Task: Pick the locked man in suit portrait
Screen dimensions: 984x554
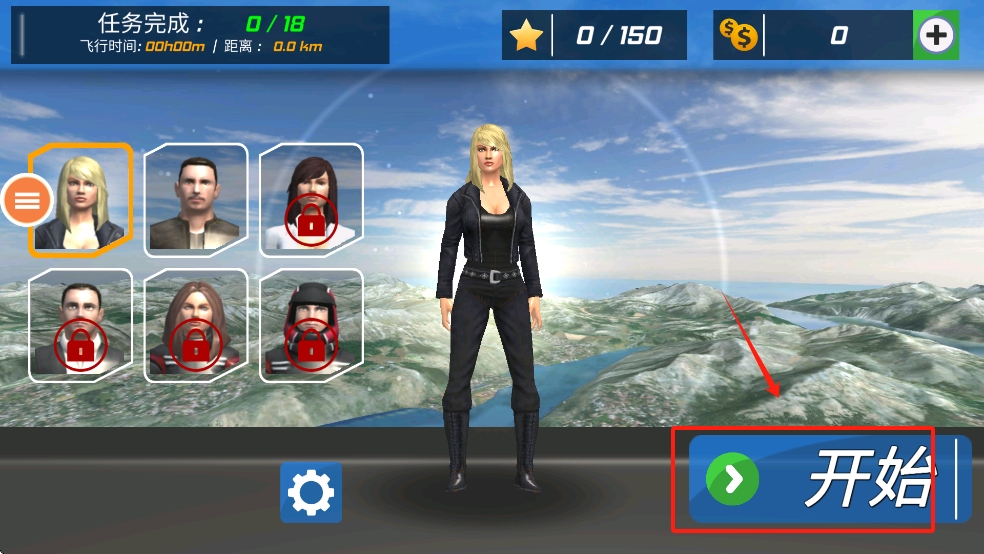Action: (x=80, y=325)
